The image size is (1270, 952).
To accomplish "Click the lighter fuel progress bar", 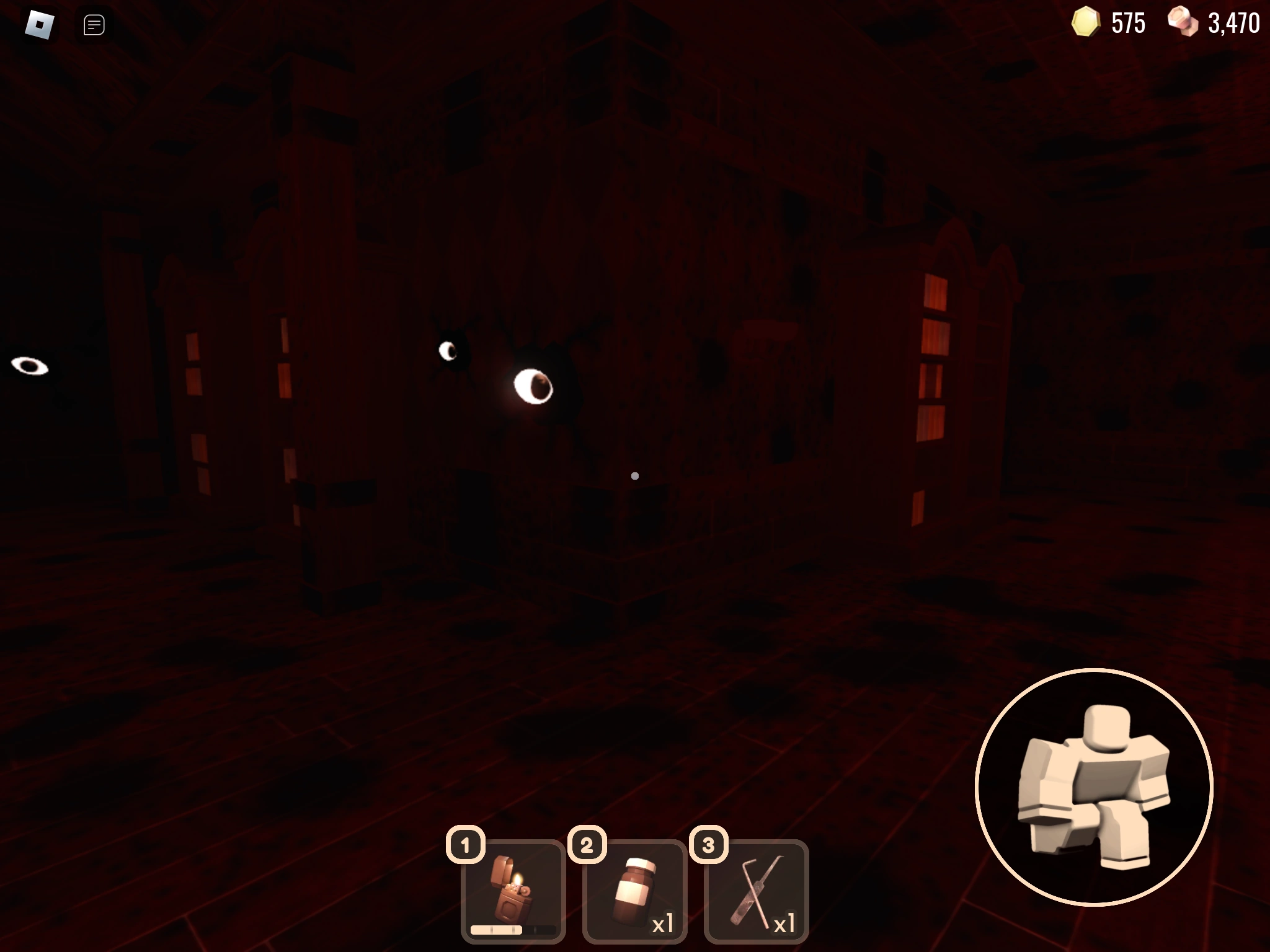I will pos(513,929).
